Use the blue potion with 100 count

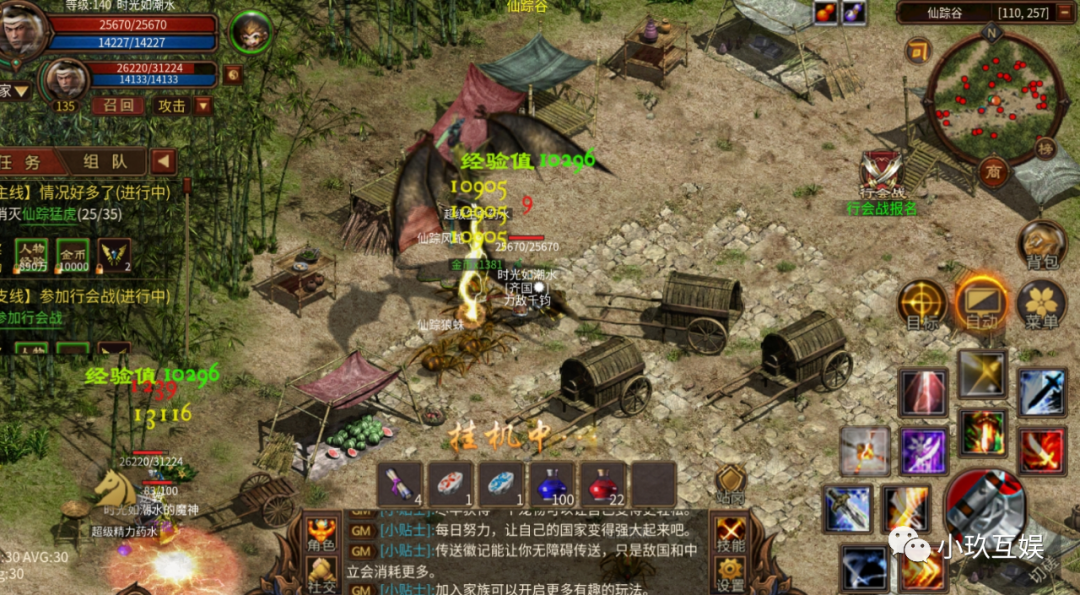coord(552,483)
